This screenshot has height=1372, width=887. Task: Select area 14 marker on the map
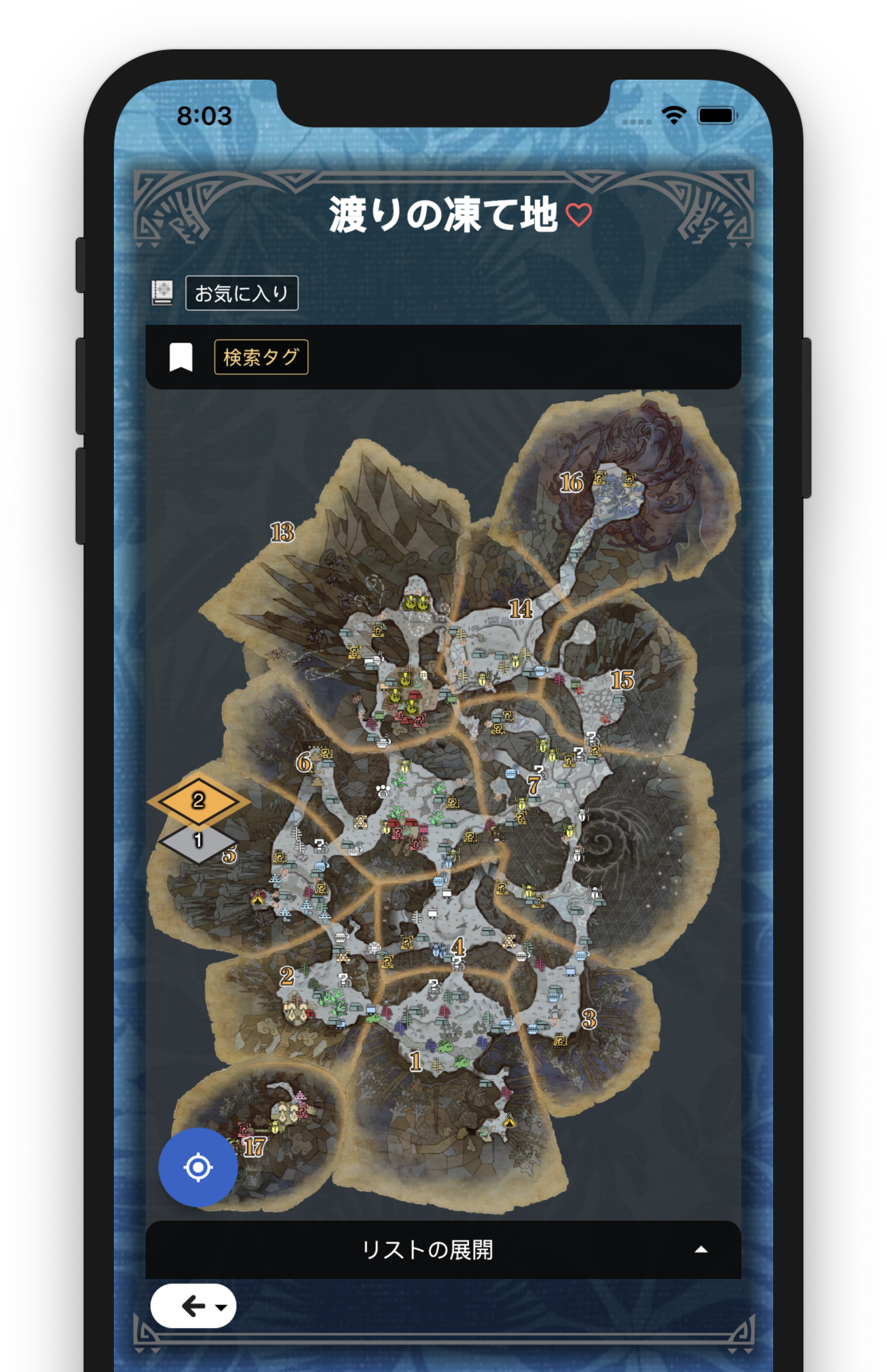click(x=520, y=609)
